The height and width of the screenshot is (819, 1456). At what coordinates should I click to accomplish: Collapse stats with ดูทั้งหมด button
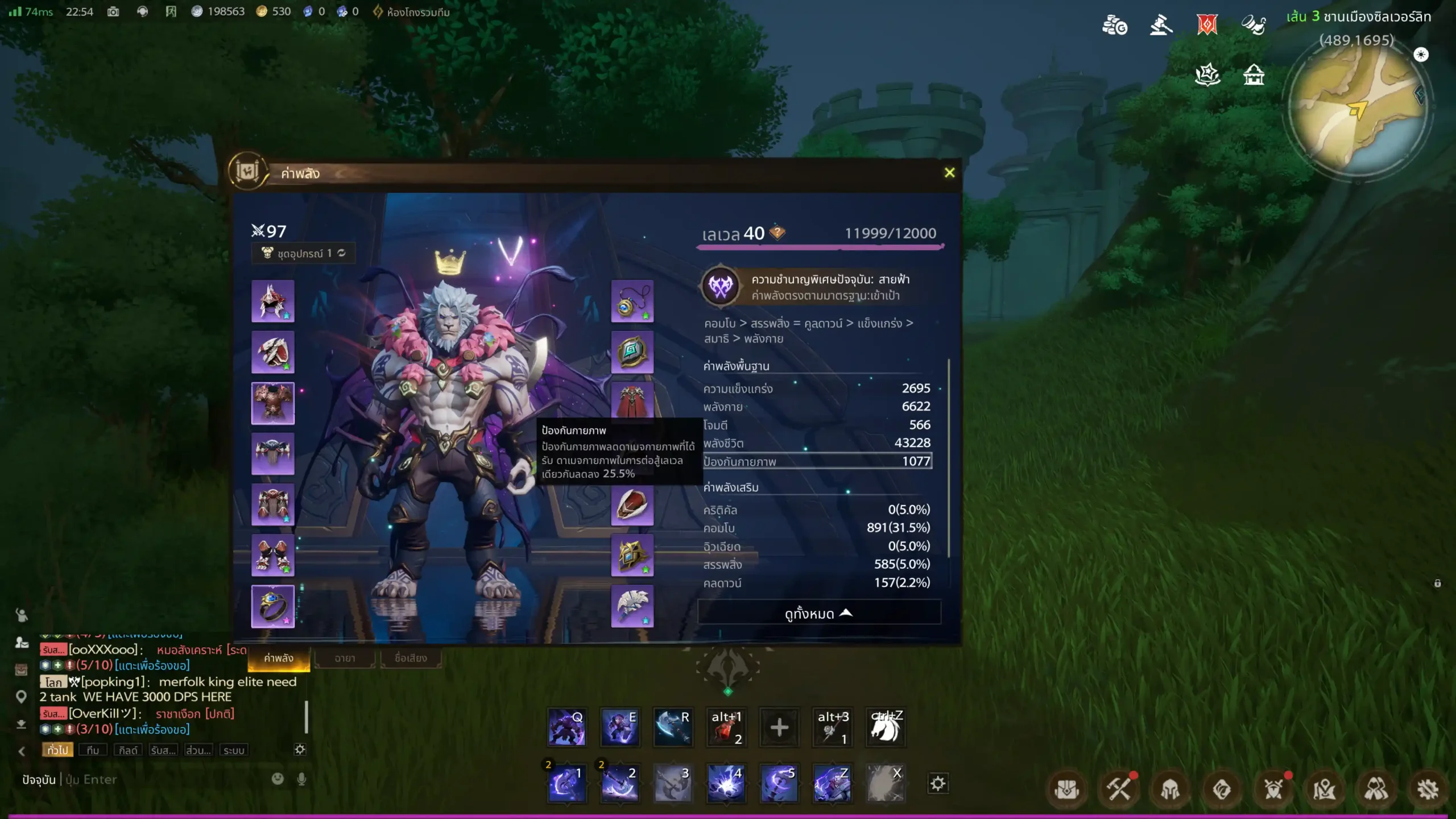[x=818, y=613]
